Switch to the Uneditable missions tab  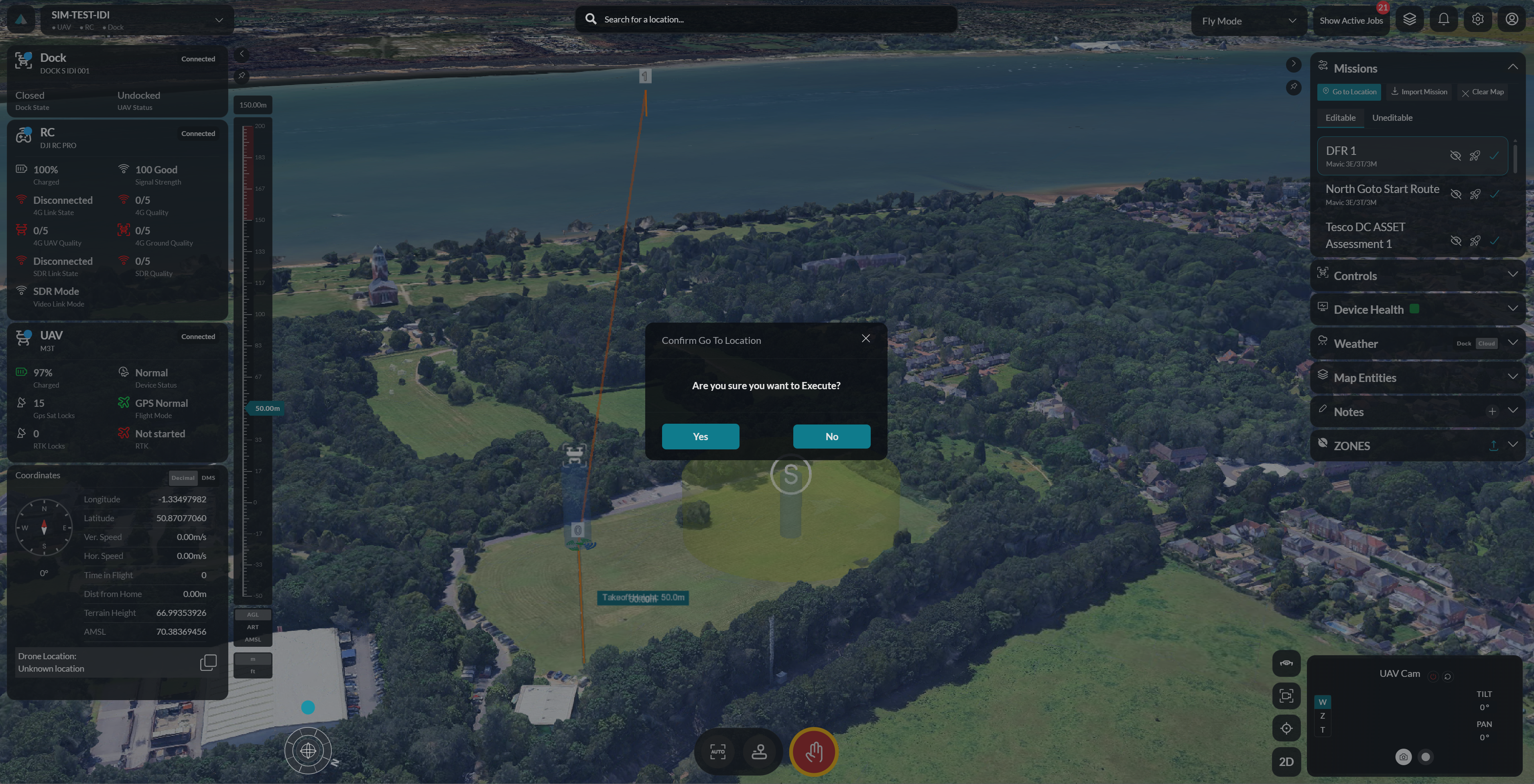[x=1392, y=117]
